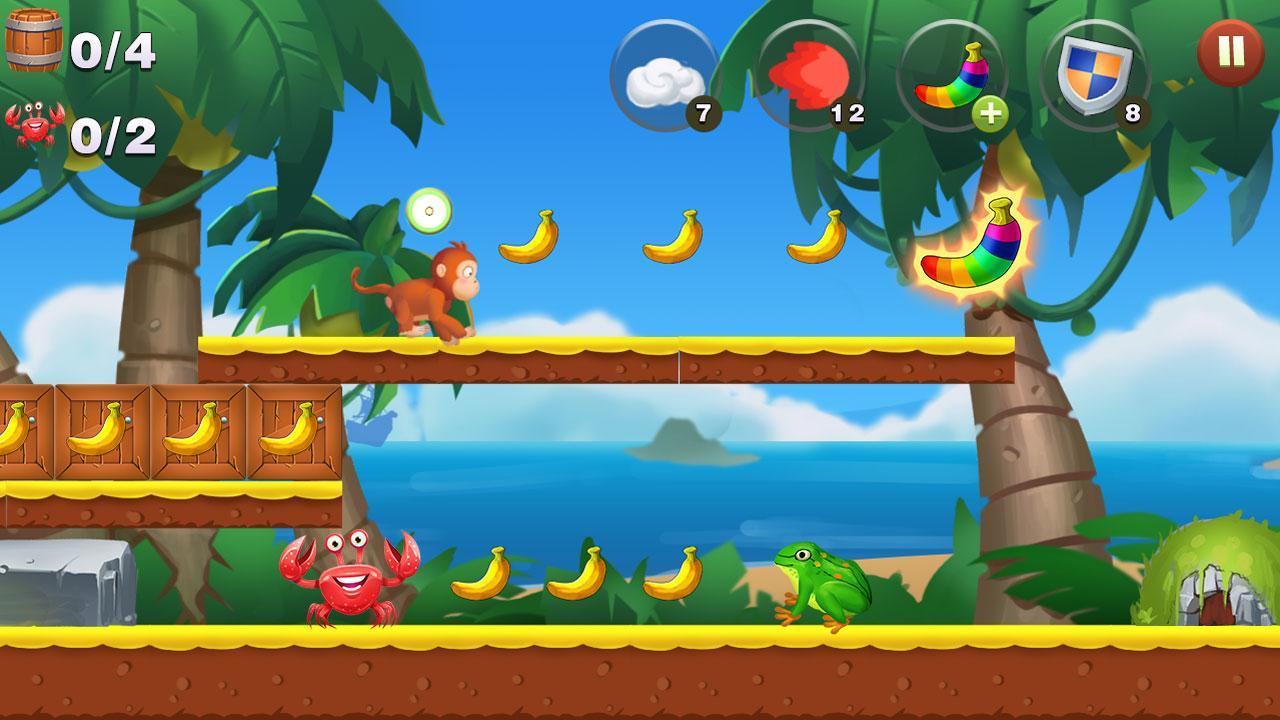Click the cloud power-up count badge
The width and height of the screenshot is (1280, 720).
click(706, 110)
